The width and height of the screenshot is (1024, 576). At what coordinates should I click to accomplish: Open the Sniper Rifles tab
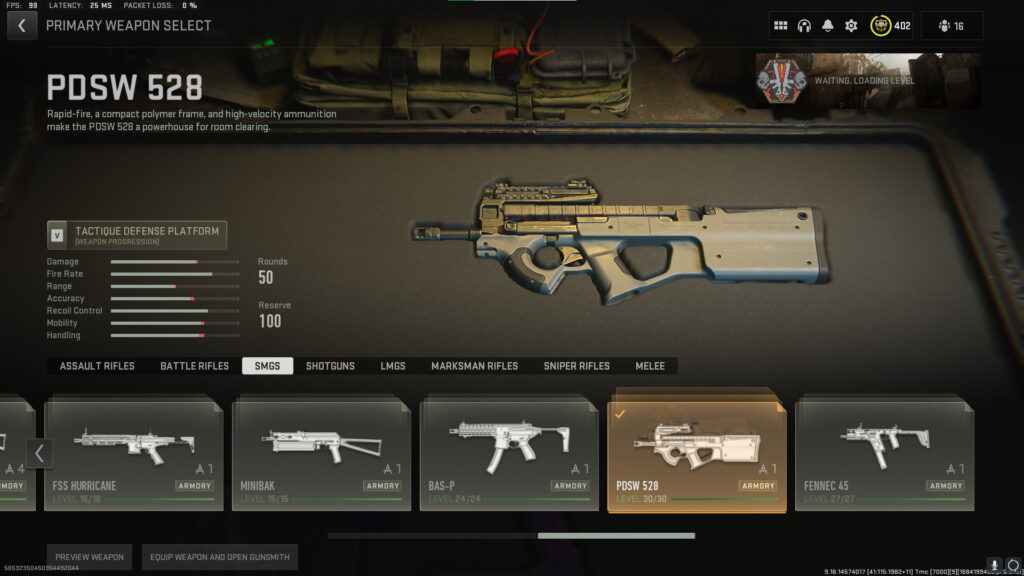[x=576, y=366]
